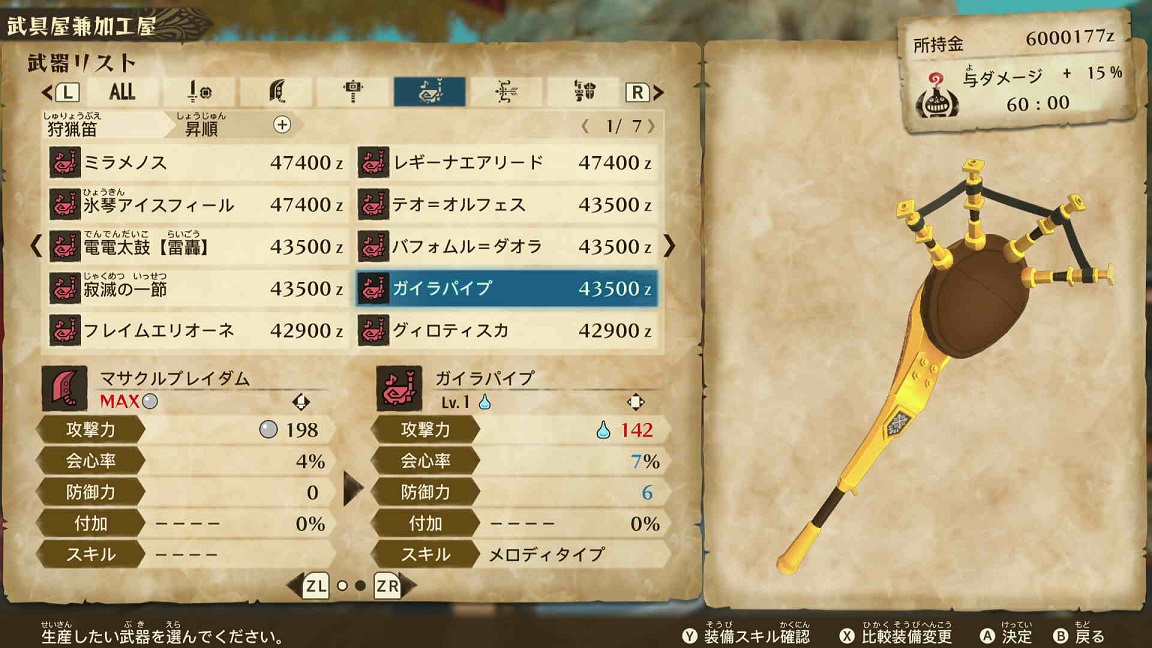
Task: Open the sword and shield weapon tab
Action: click(x=200, y=92)
